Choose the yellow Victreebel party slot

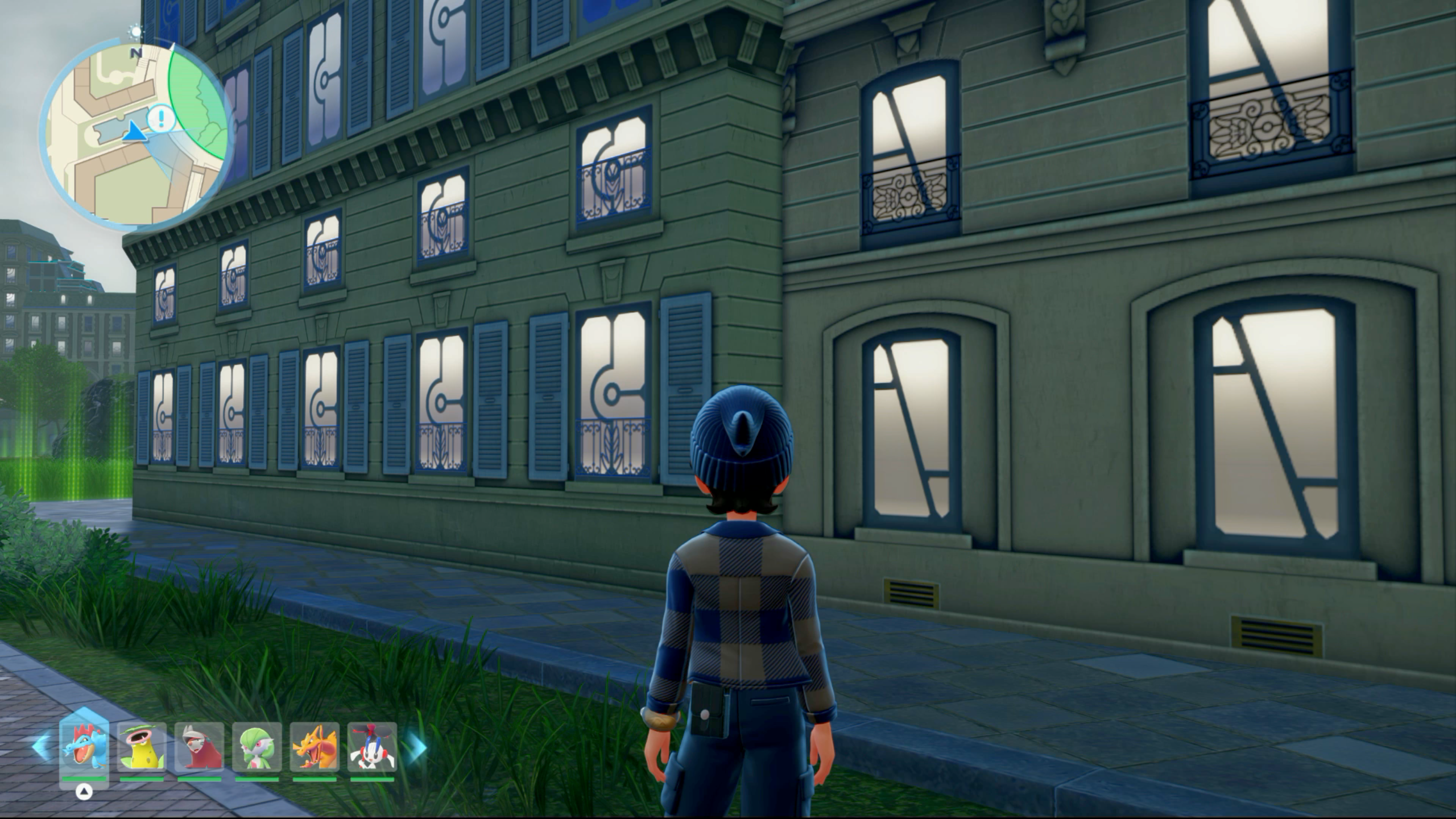pos(142,747)
